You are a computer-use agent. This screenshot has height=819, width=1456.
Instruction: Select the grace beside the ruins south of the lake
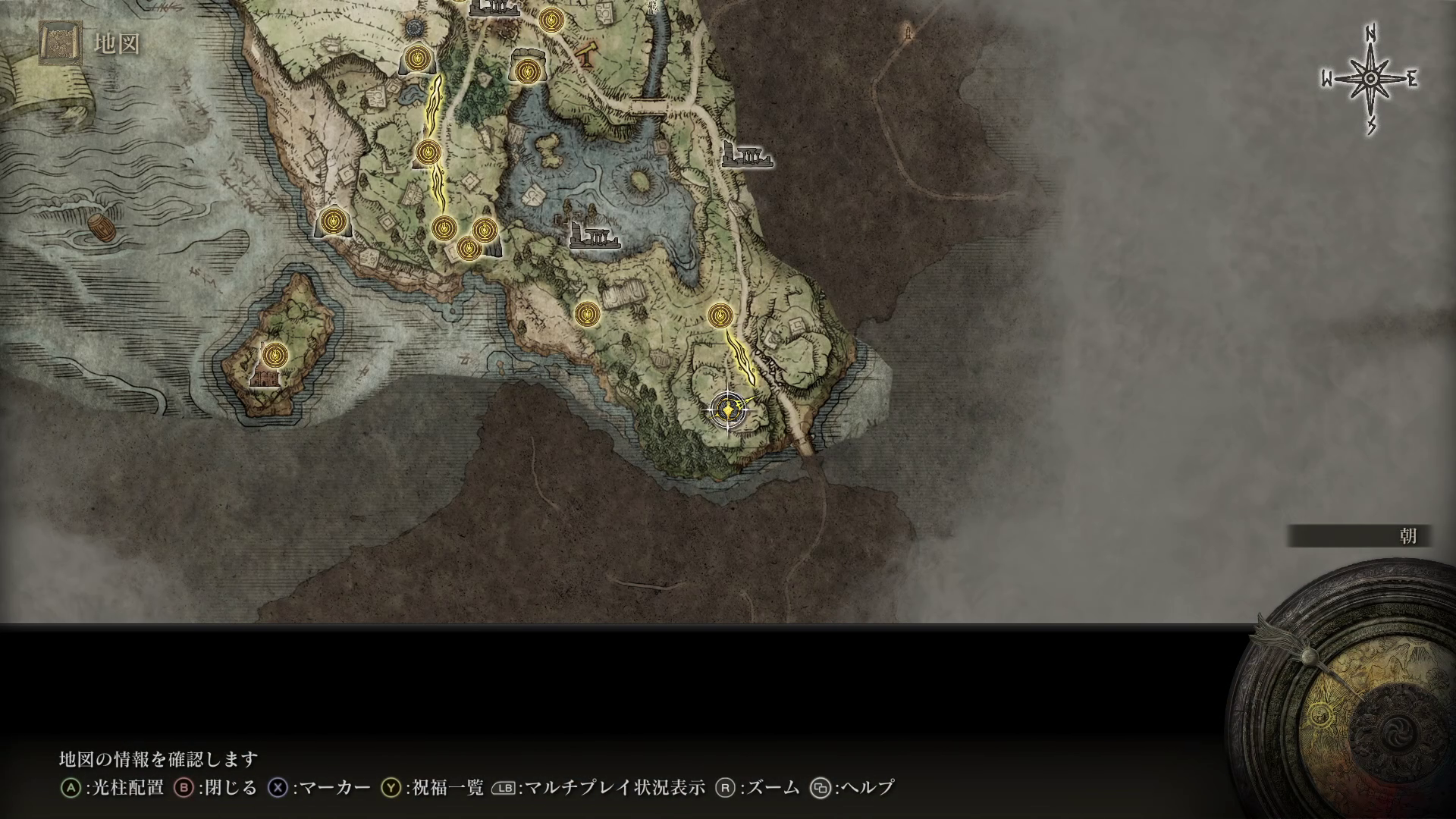(585, 313)
